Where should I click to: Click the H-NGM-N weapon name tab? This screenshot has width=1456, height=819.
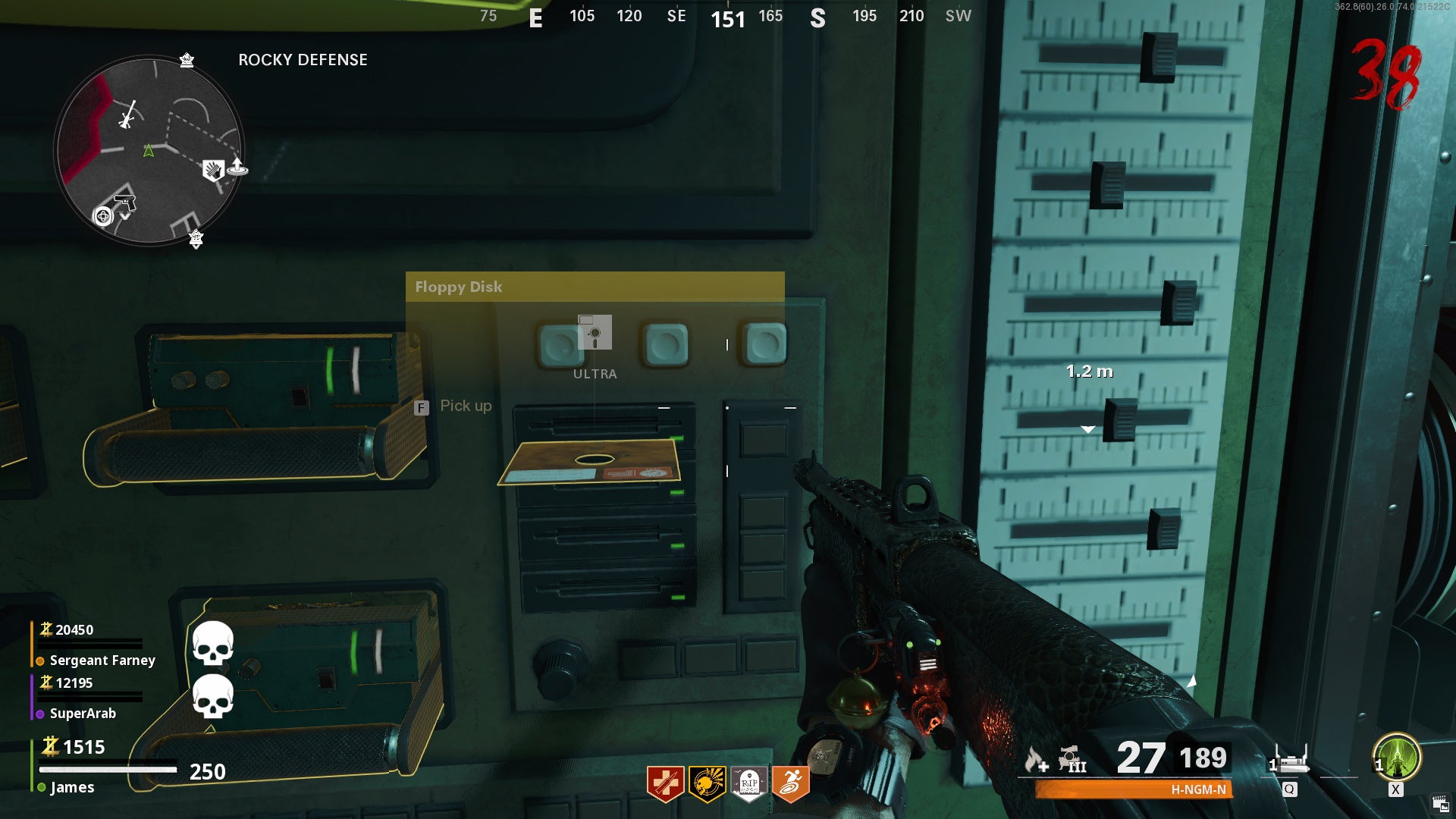point(1200,790)
